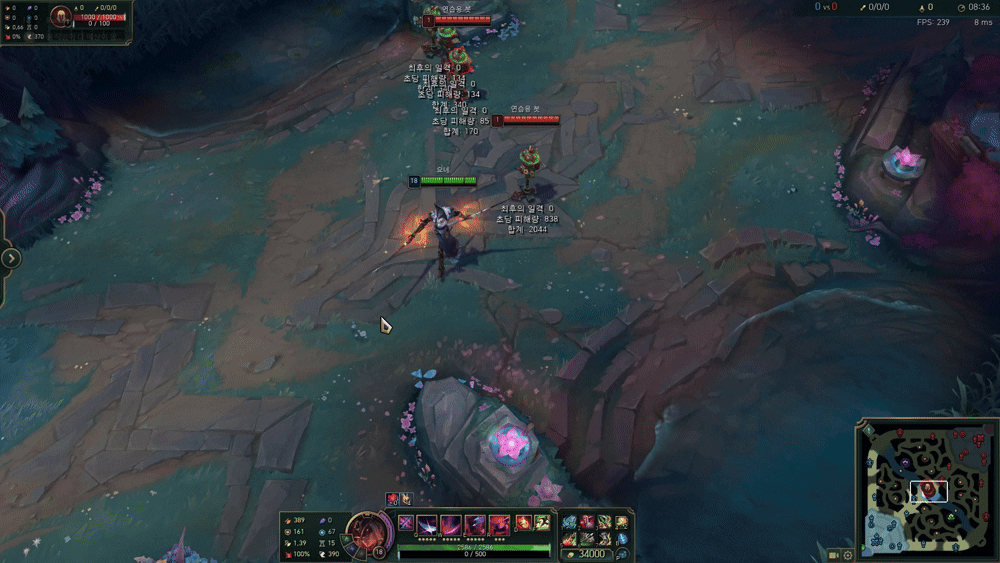Activate the E ability icon
Screen dimensions: 1000x563
coord(475,523)
